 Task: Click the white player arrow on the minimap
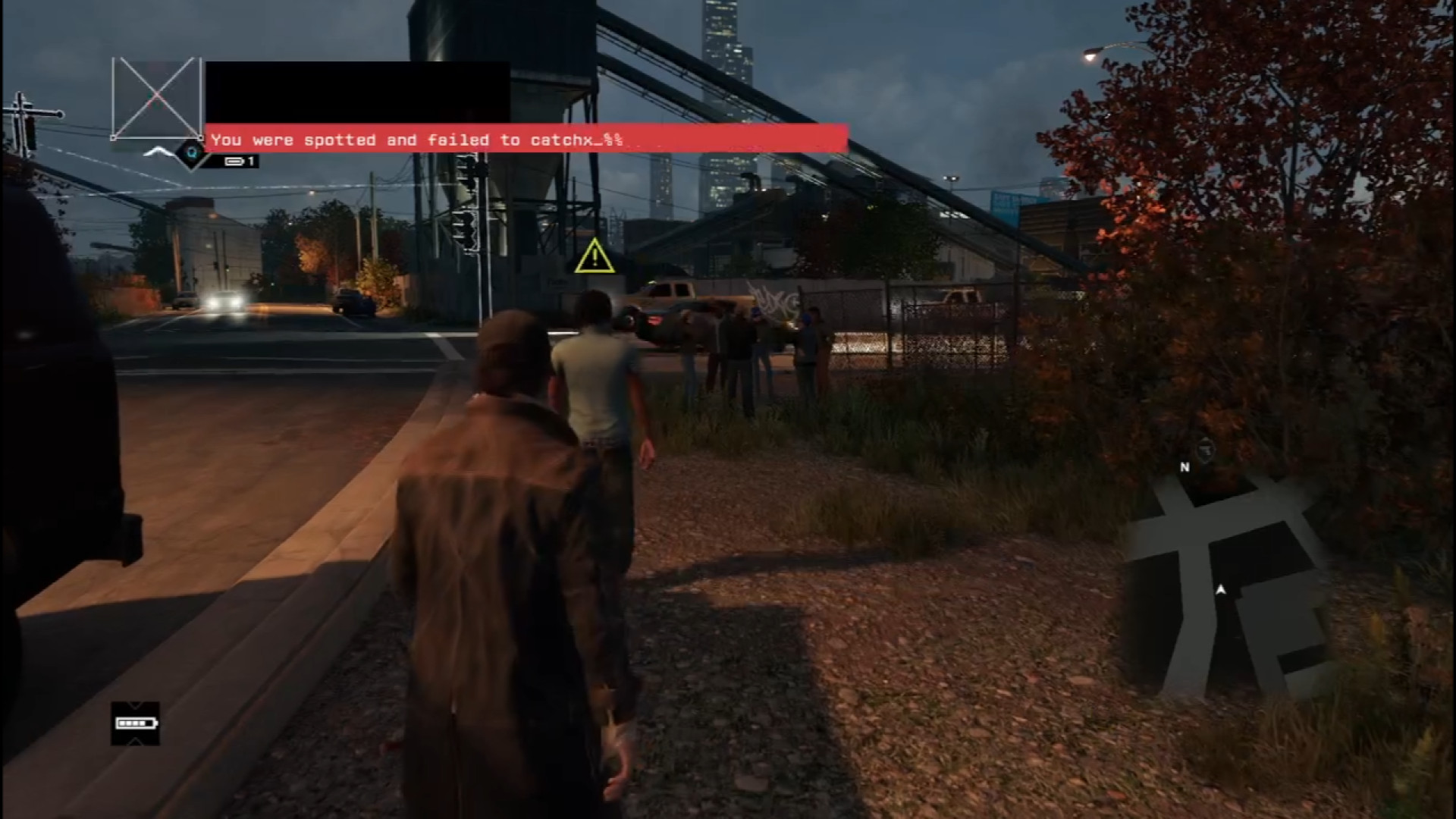[1221, 589]
